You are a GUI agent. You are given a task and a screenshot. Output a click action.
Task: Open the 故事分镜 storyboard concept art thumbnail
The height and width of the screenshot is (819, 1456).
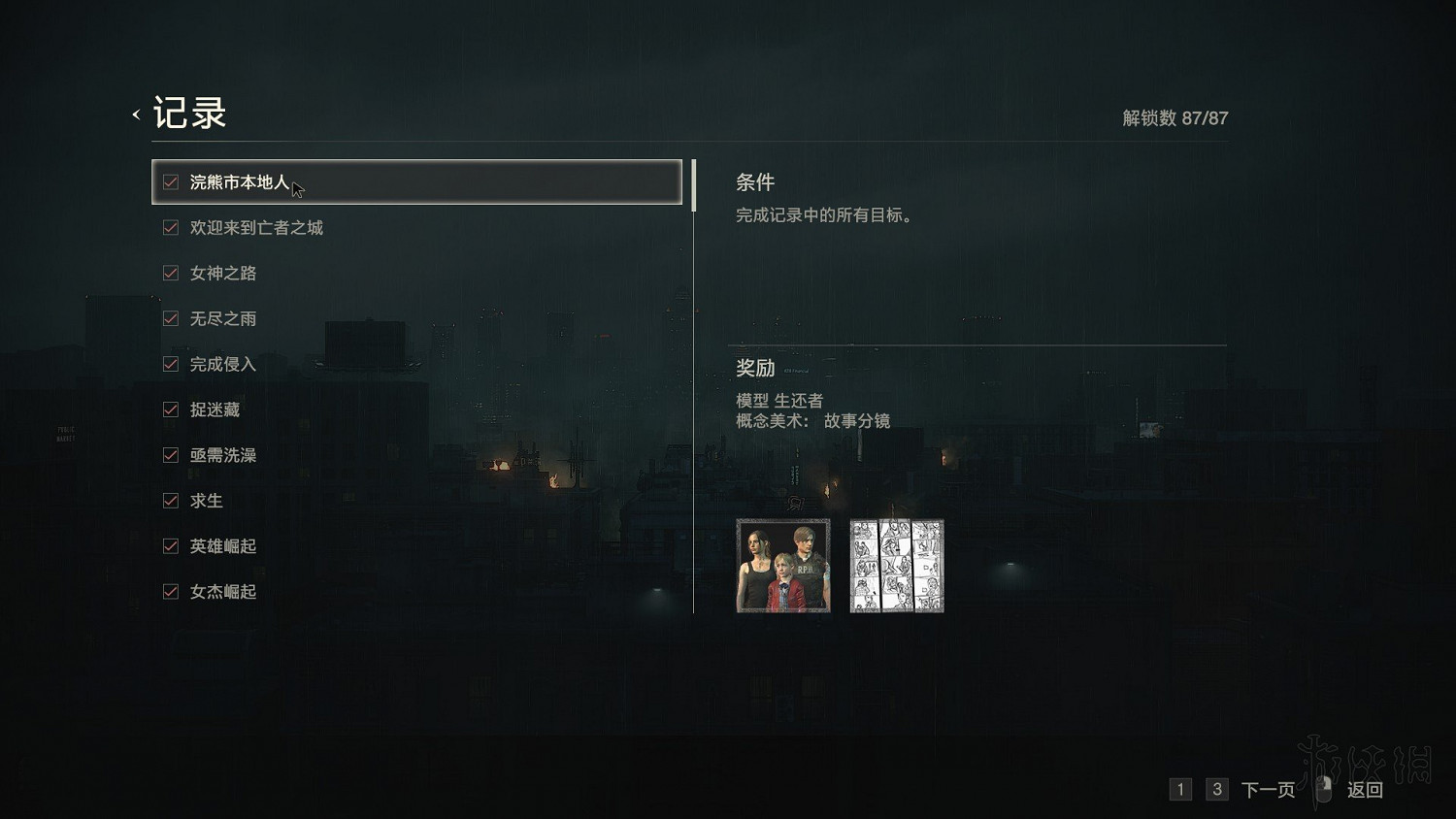(896, 566)
